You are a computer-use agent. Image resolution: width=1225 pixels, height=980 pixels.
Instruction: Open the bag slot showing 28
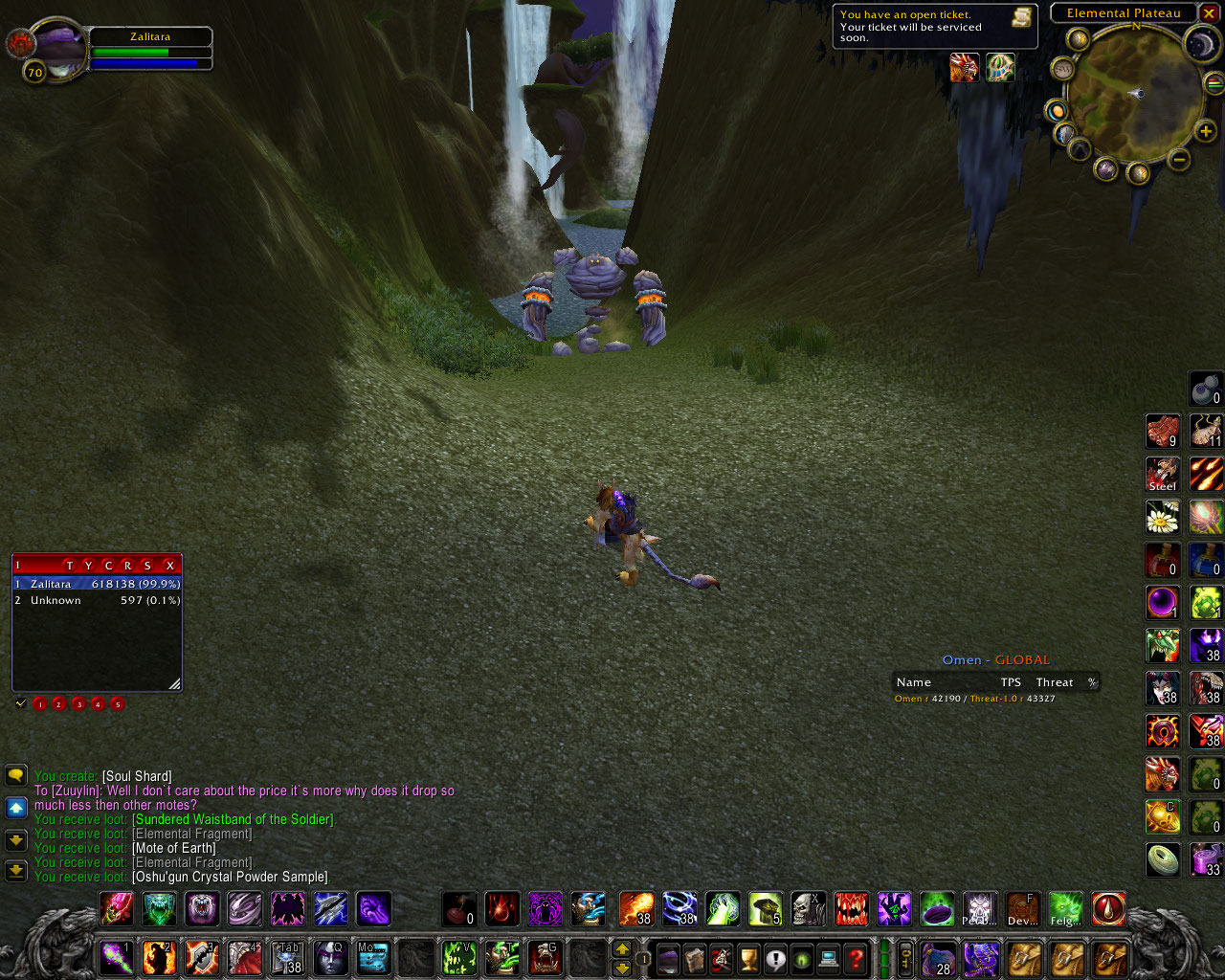click(x=938, y=957)
